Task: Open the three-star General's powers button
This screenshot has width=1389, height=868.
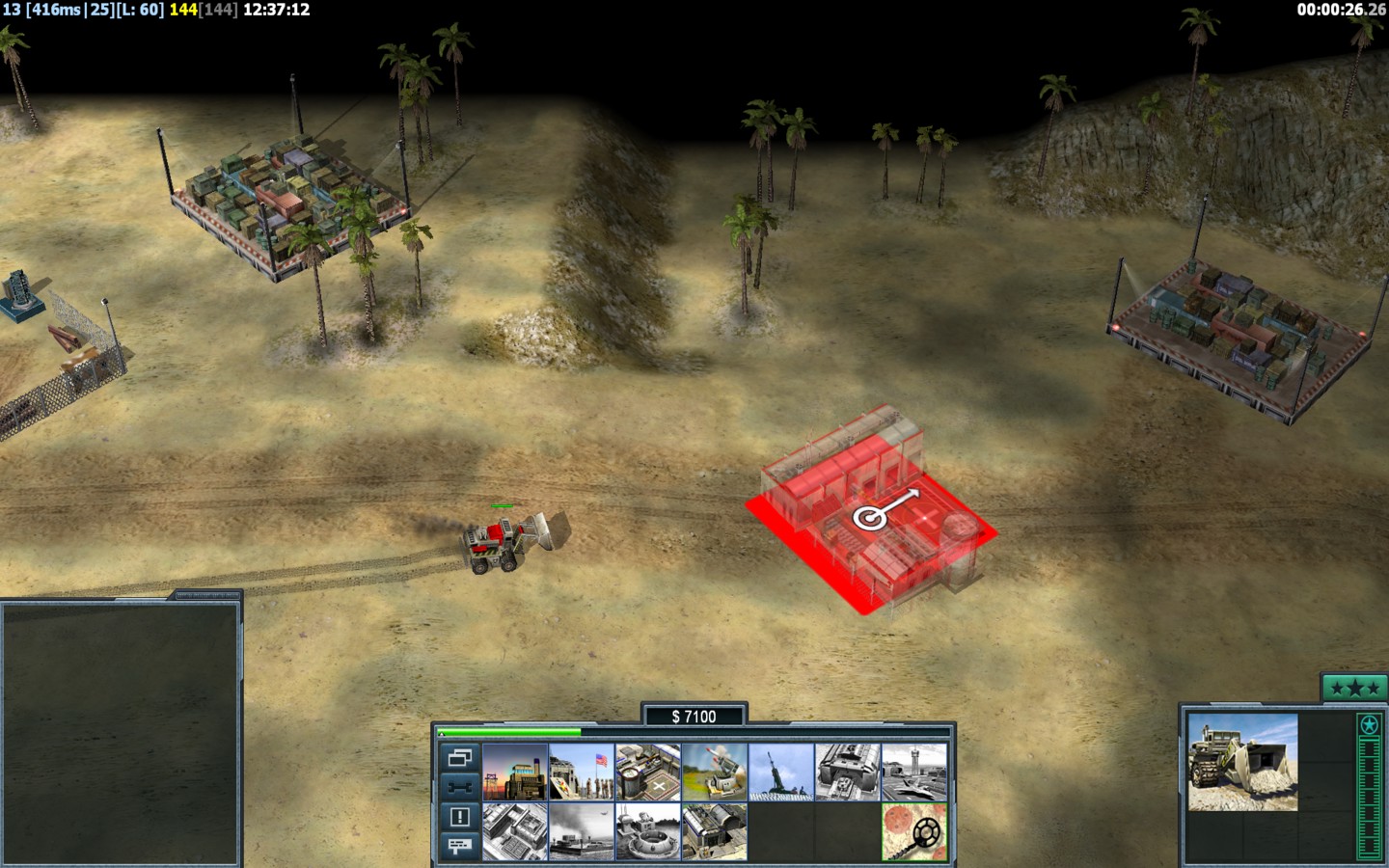Action: [1353, 688]
